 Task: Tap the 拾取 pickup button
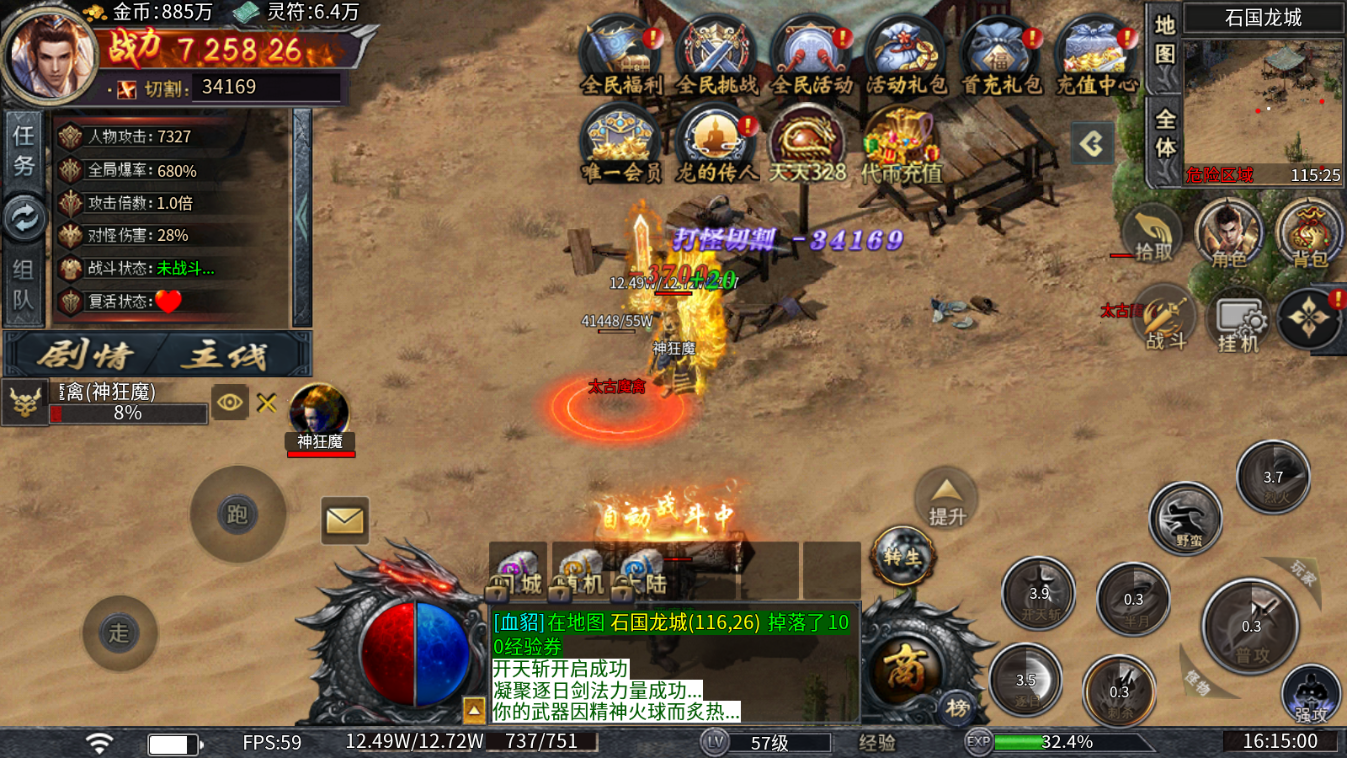(1152, 234)
